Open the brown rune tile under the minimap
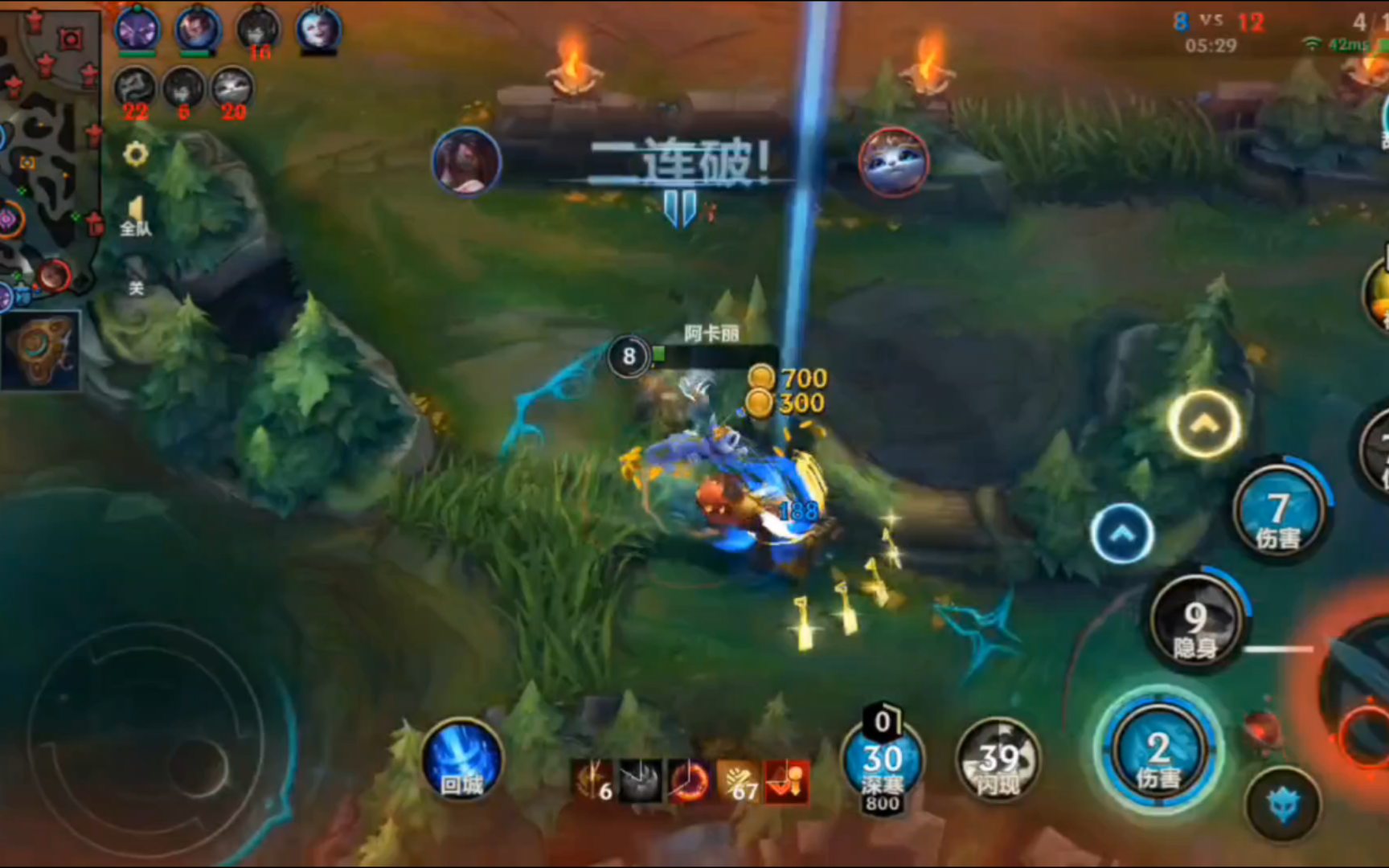Screen dimensions: 1389x868 pos(40,351)
